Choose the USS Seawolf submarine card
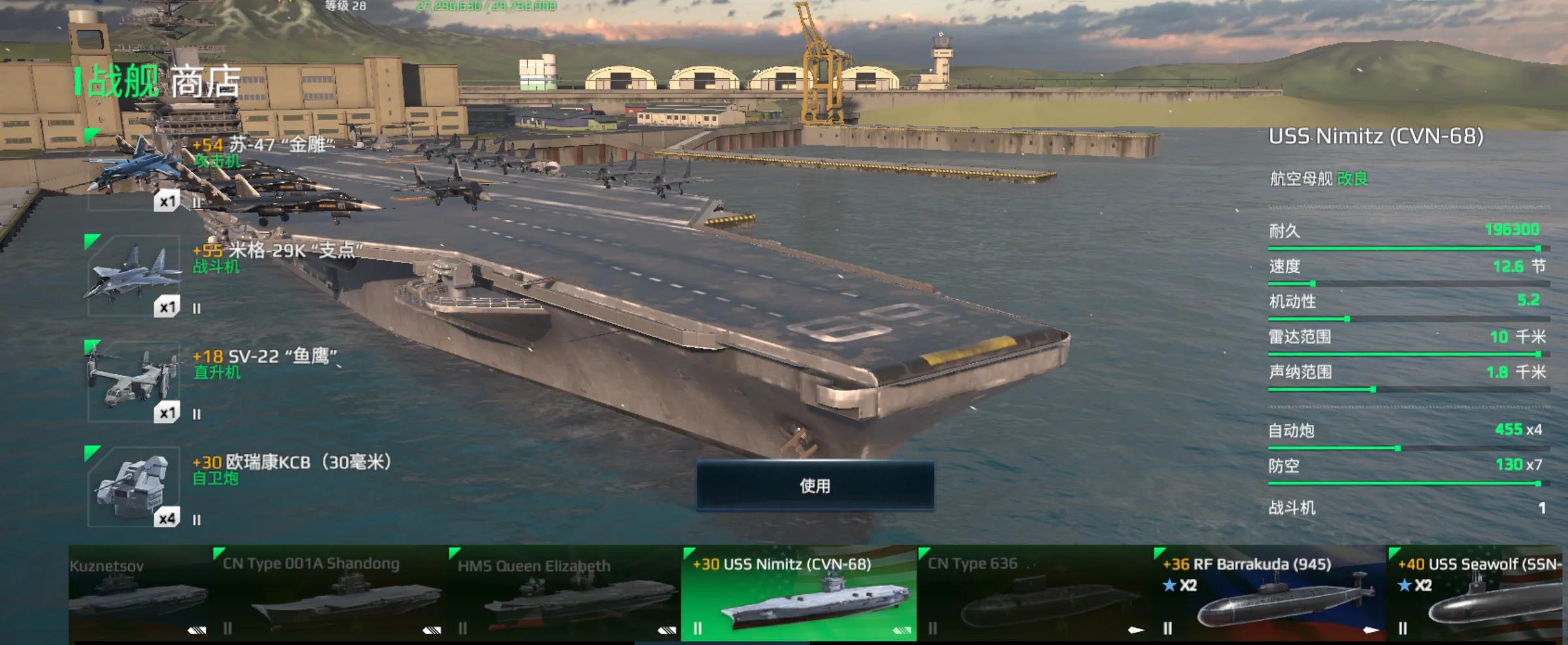 click(1478, 594)
